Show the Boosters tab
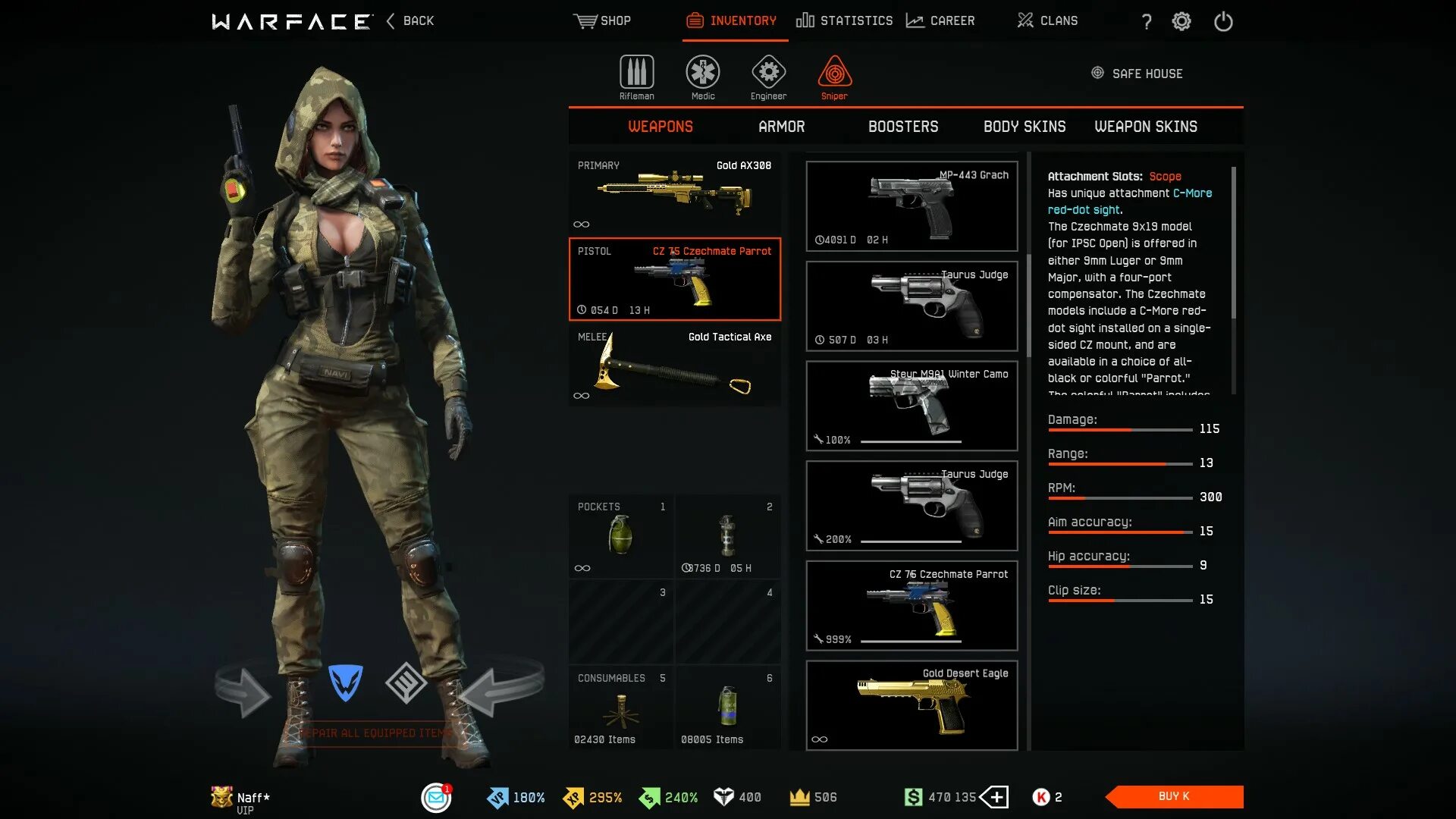This screenshot has height=819, width=1456. 902,127
